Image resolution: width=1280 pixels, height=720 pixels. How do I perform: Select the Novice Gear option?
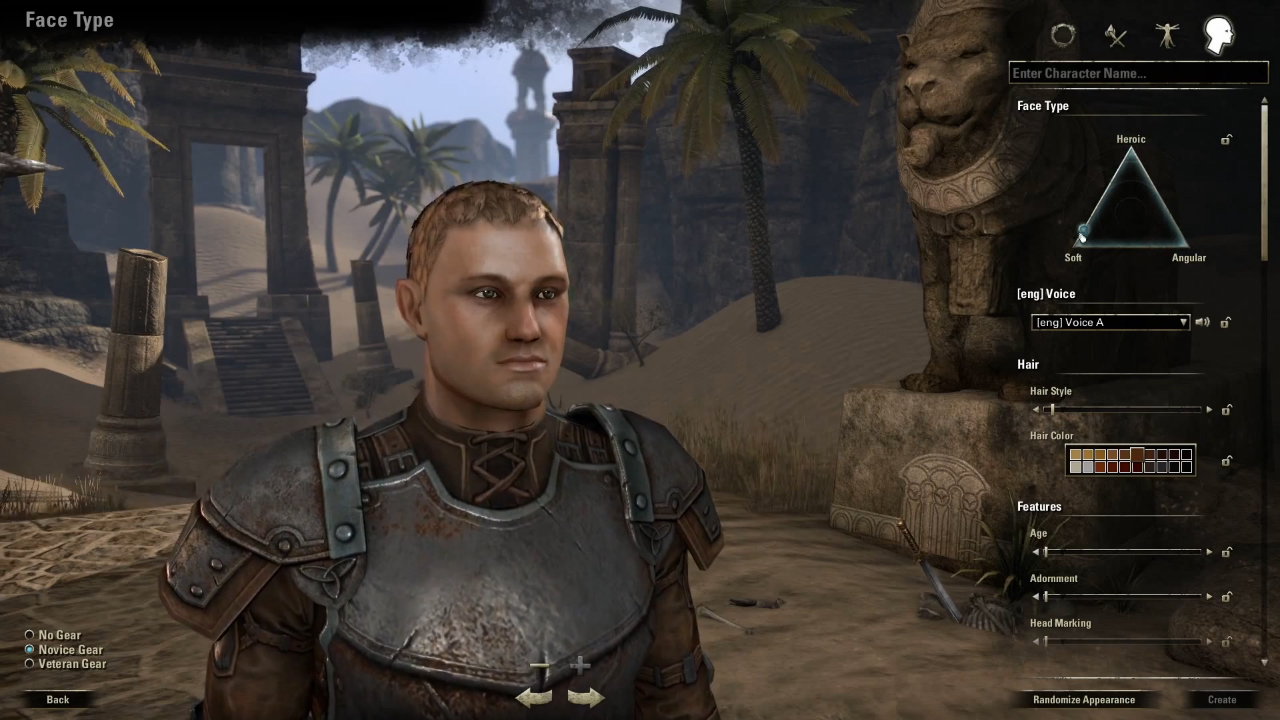[30, 649]
